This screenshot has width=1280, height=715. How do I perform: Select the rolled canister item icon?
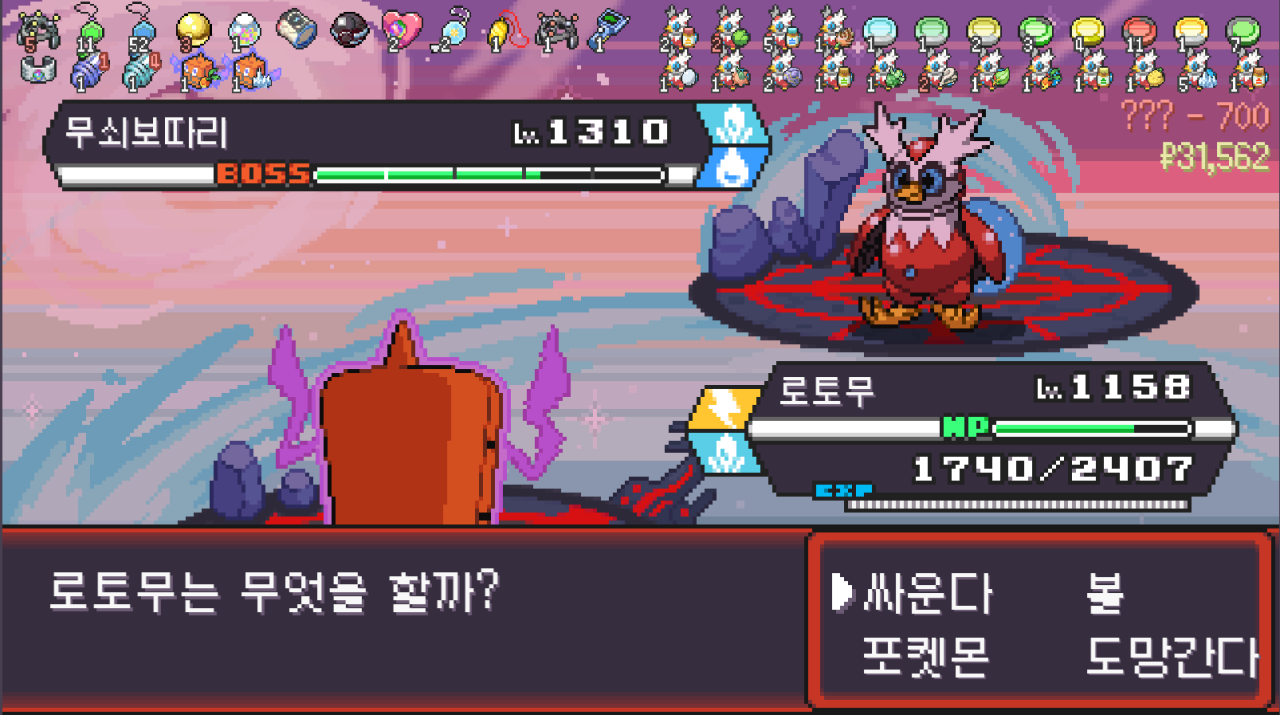pyautogui.click(x=296, y=27)
